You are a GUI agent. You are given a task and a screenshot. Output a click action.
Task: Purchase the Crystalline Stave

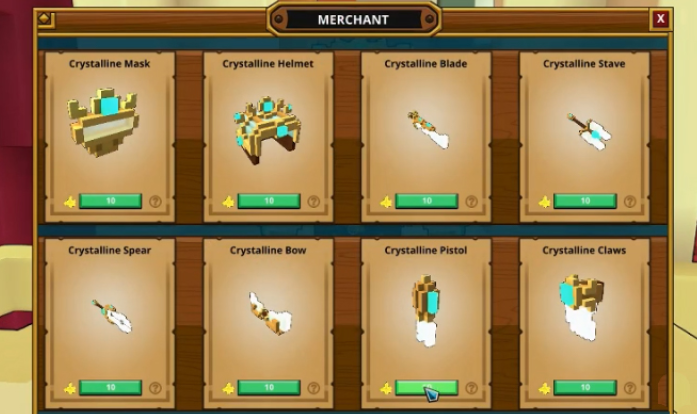tap(585, 201)
